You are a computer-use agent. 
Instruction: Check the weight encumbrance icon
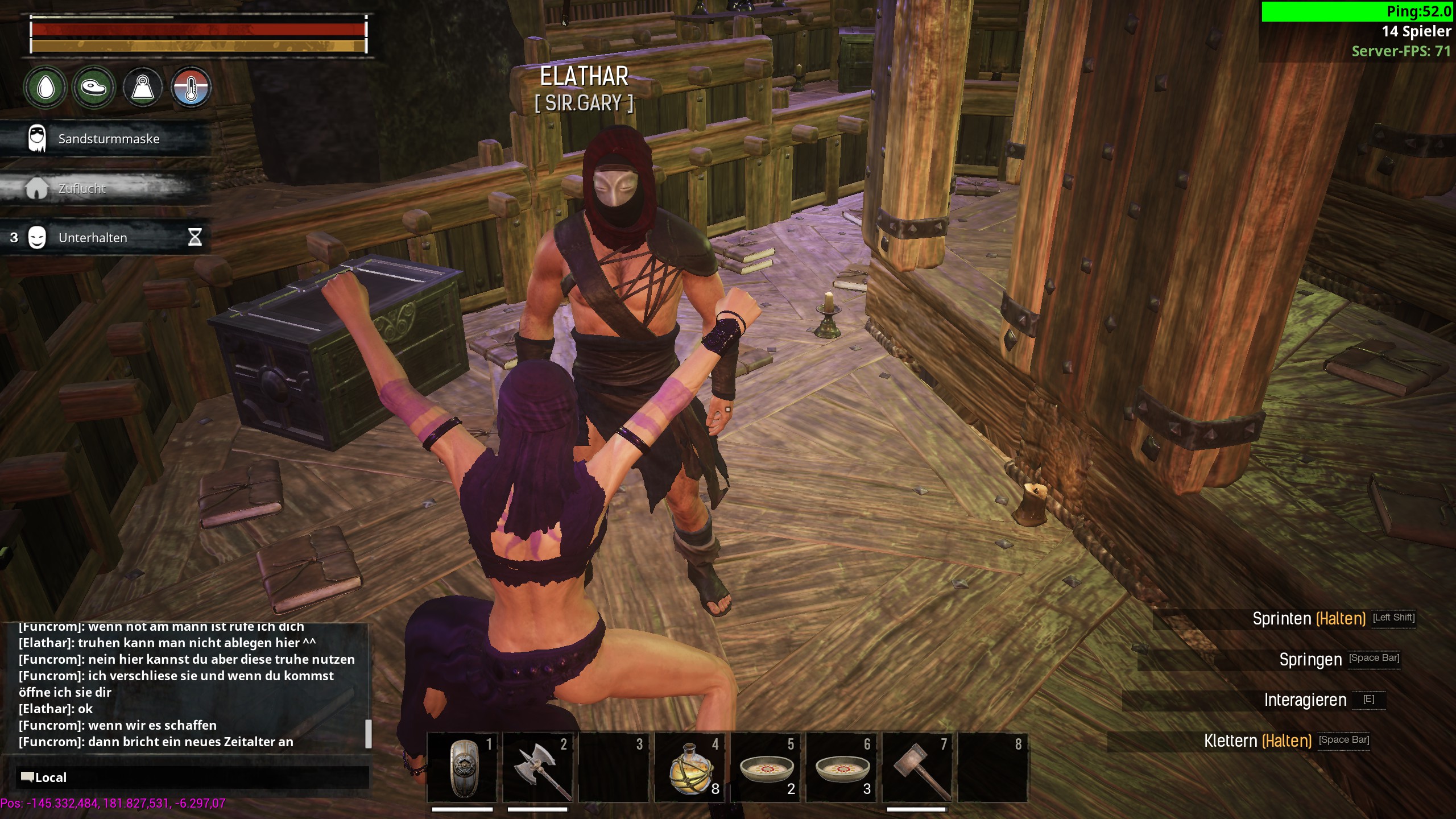(x=143, y=88)
